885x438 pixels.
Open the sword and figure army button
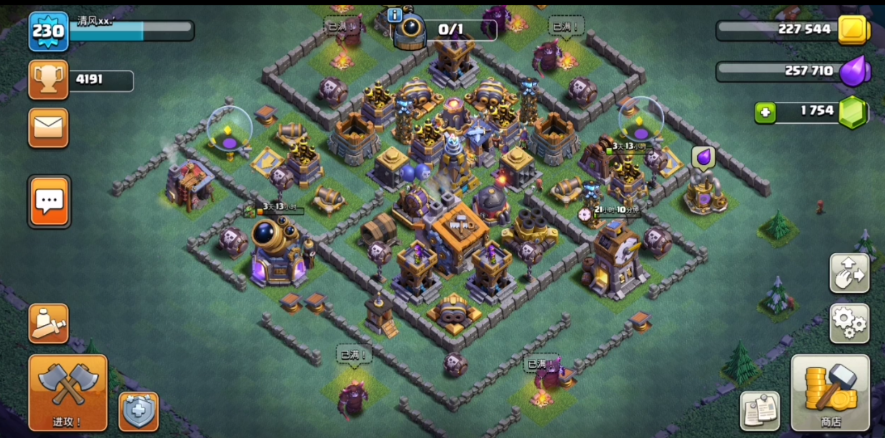[48, 322]
